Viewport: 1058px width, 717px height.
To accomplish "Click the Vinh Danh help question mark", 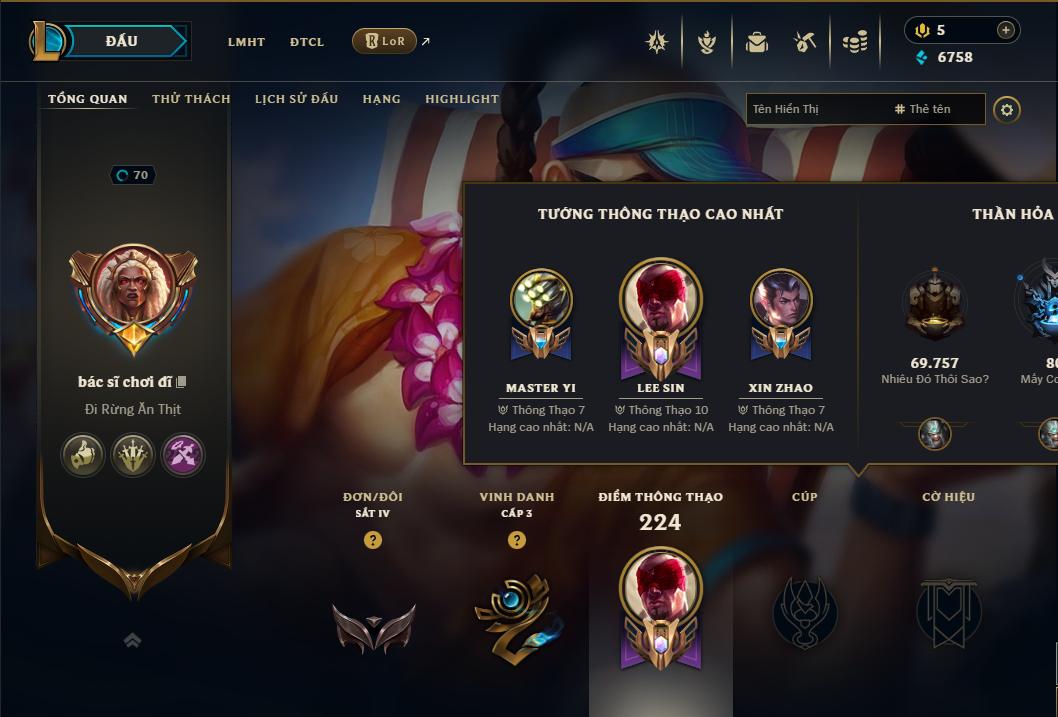I will (517, 540).
